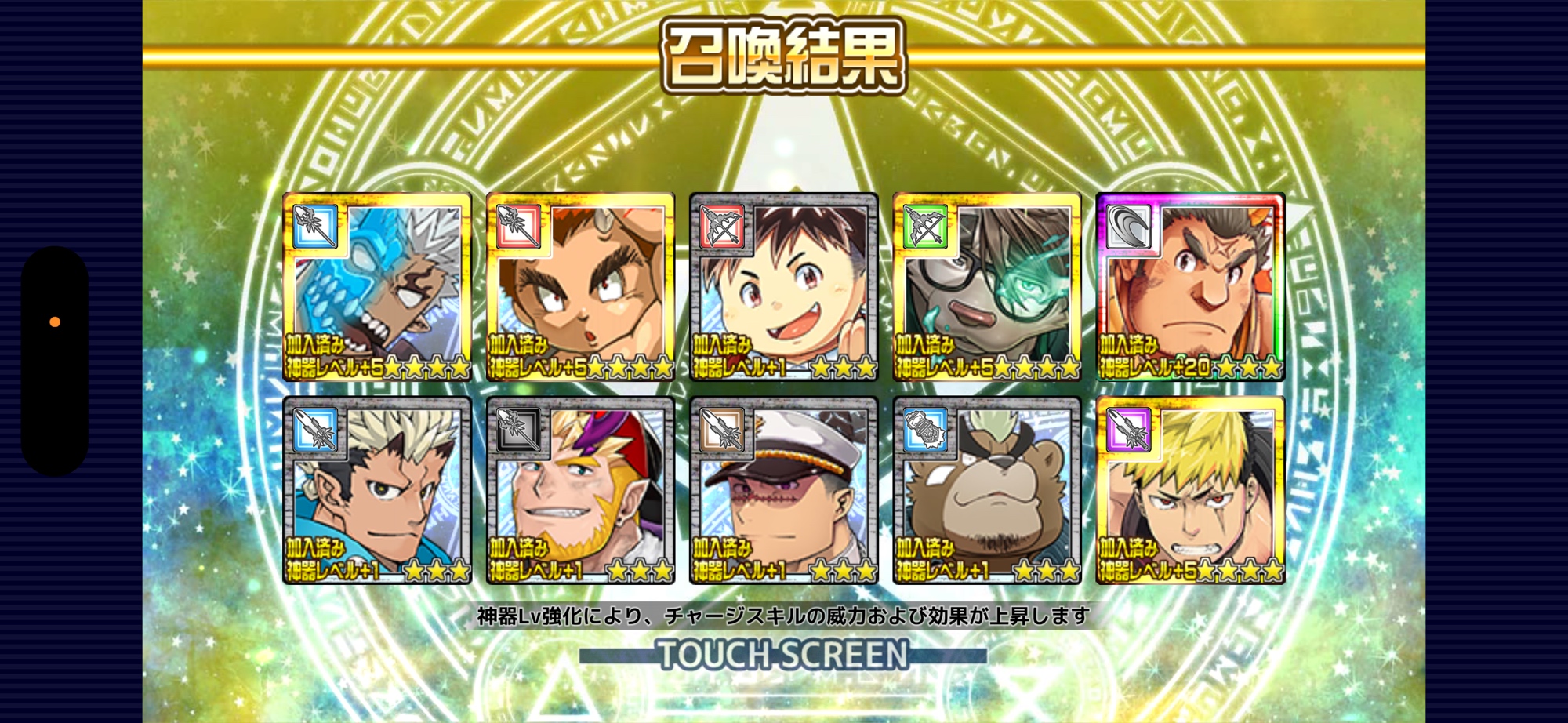This screenshot has height=723, width=1568.
Task: Select the brown bear character card
Action: (x=986, y=491)
